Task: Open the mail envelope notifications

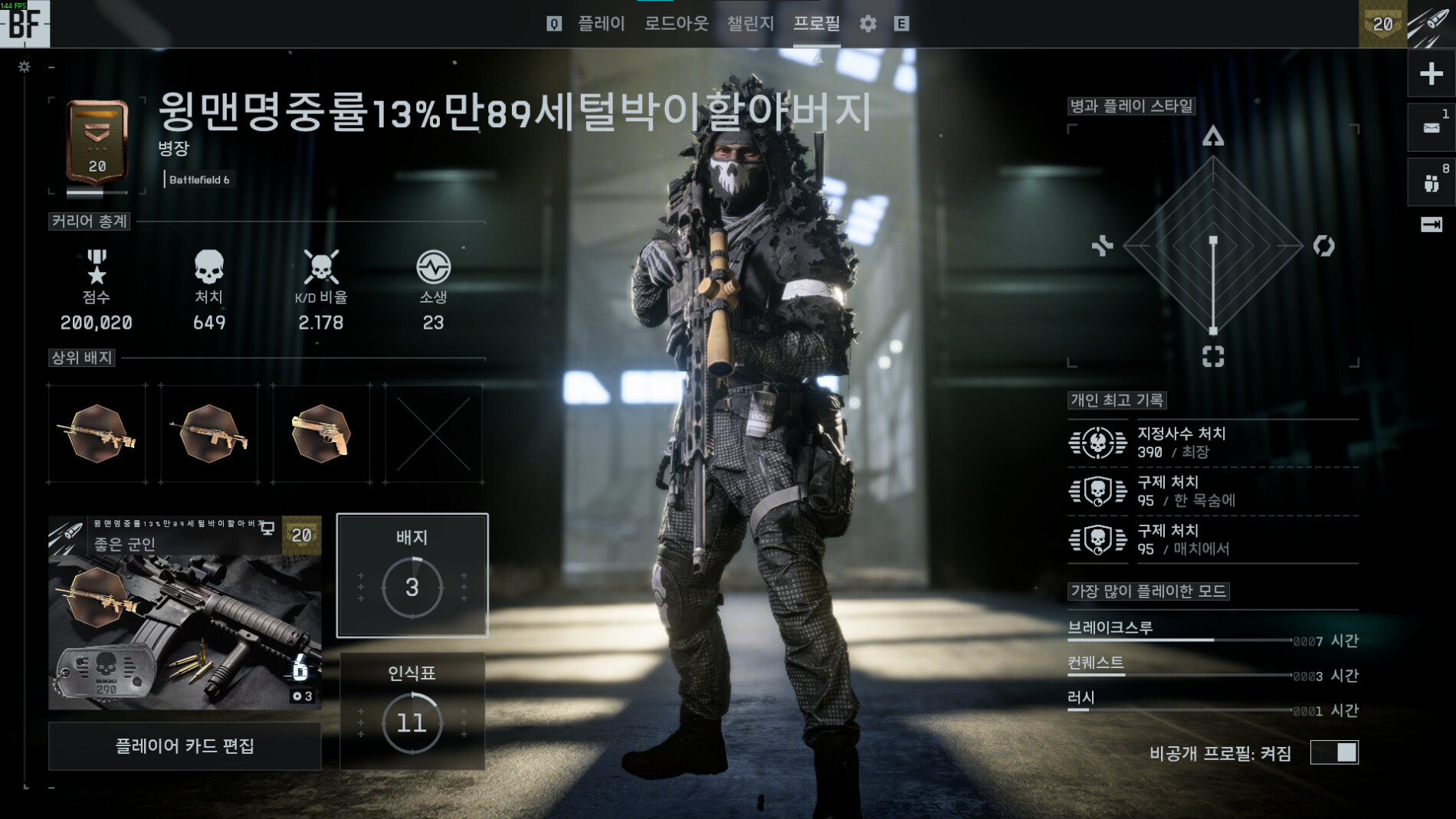Action: (1431, 127)
